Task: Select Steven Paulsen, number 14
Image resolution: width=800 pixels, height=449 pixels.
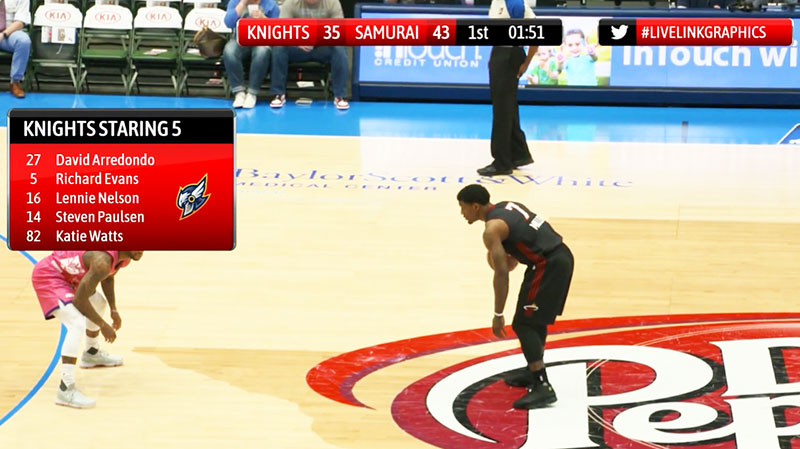Action: [x=100, y=217]
